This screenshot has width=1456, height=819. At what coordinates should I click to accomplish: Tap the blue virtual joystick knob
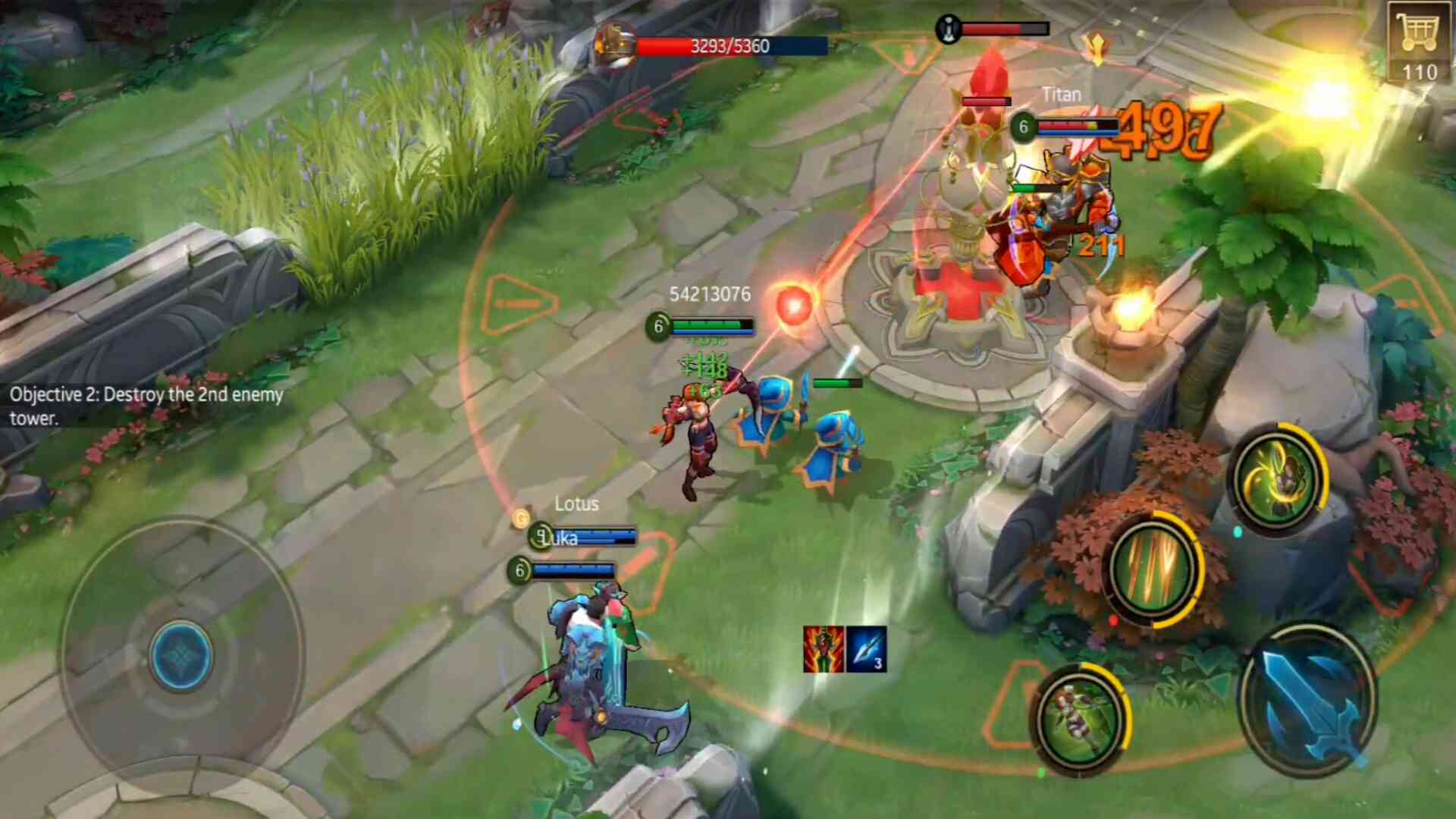(x=180, y=655)
